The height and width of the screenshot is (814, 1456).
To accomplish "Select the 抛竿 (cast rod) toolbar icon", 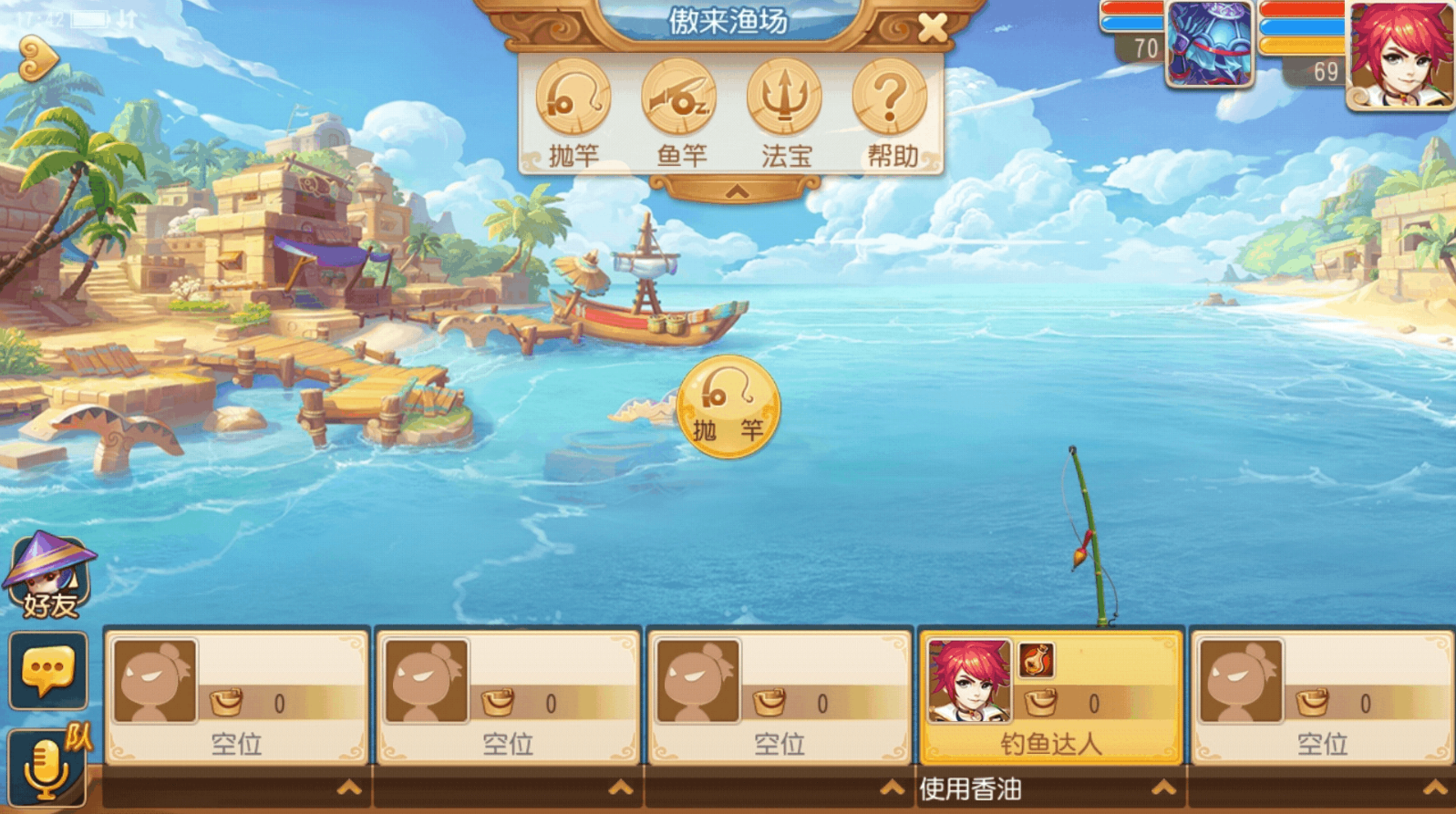I will point(574,98).
